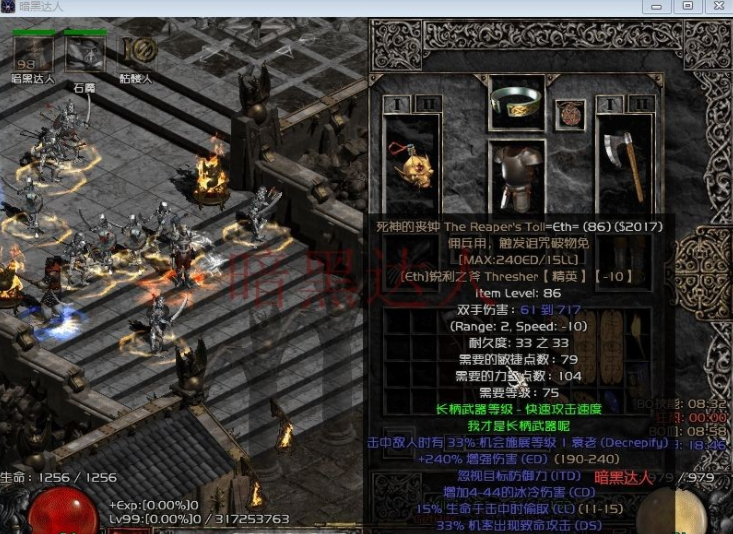The height and width of the screenshot is (534, 733).
Task: Switch to weapon tab I above the skull
Action: pyautogui.click(x=396, y=103)
